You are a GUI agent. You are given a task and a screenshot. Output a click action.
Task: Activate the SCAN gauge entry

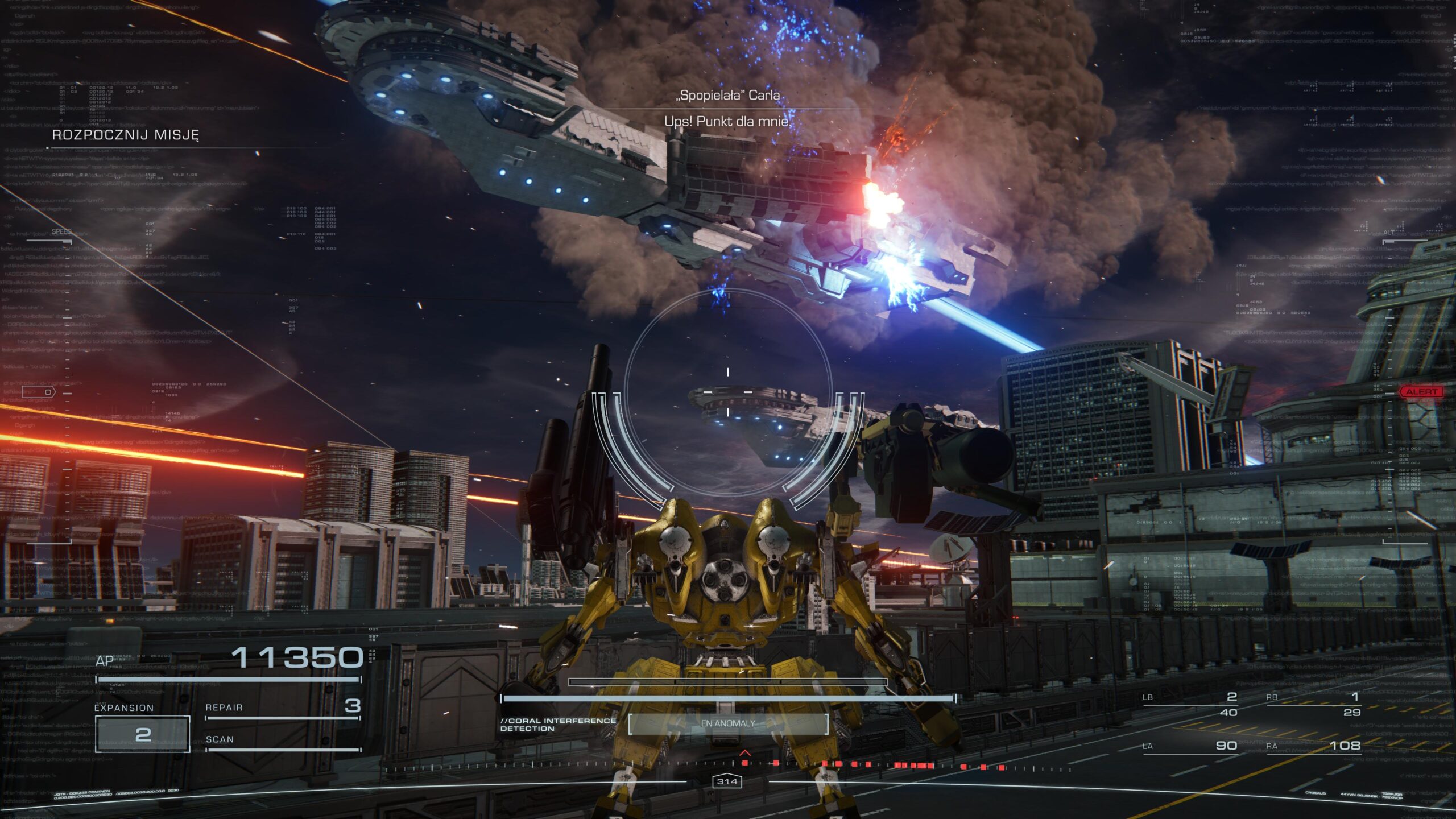pyautogui.click(x=283, y=741)
